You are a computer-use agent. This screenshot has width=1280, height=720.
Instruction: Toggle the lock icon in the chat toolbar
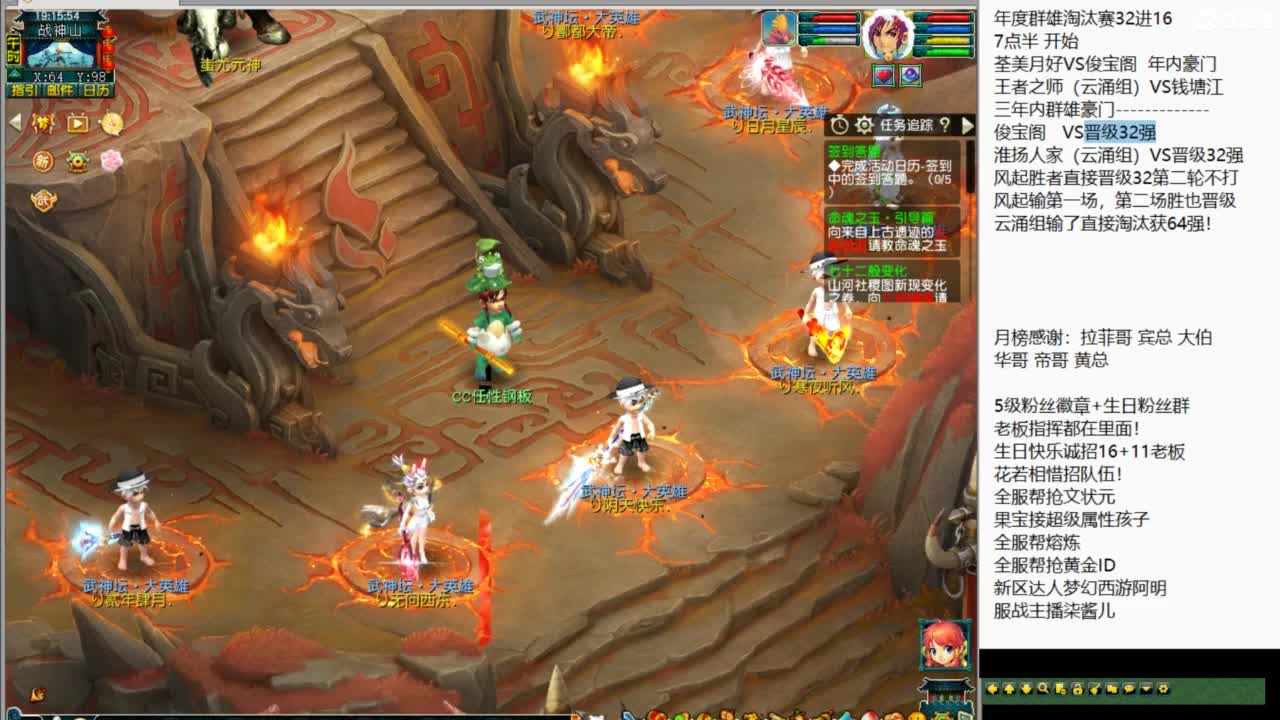click(1078, 690)
